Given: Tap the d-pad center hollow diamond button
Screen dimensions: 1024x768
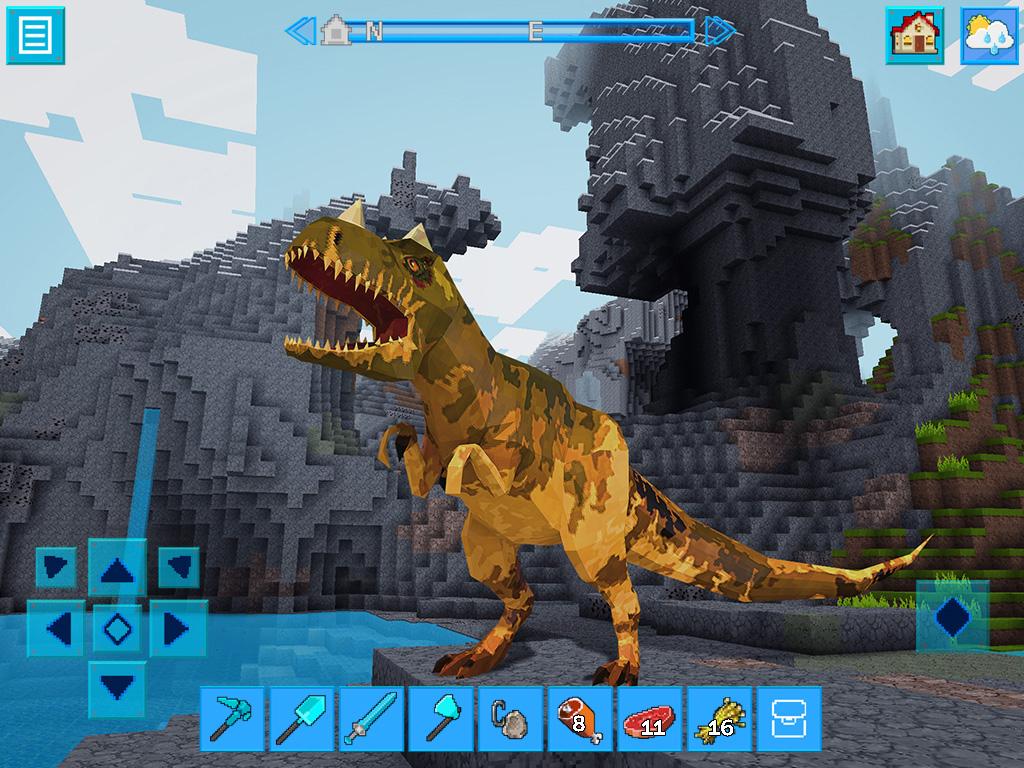Looking at the screenshot, I should click(118, 629).
